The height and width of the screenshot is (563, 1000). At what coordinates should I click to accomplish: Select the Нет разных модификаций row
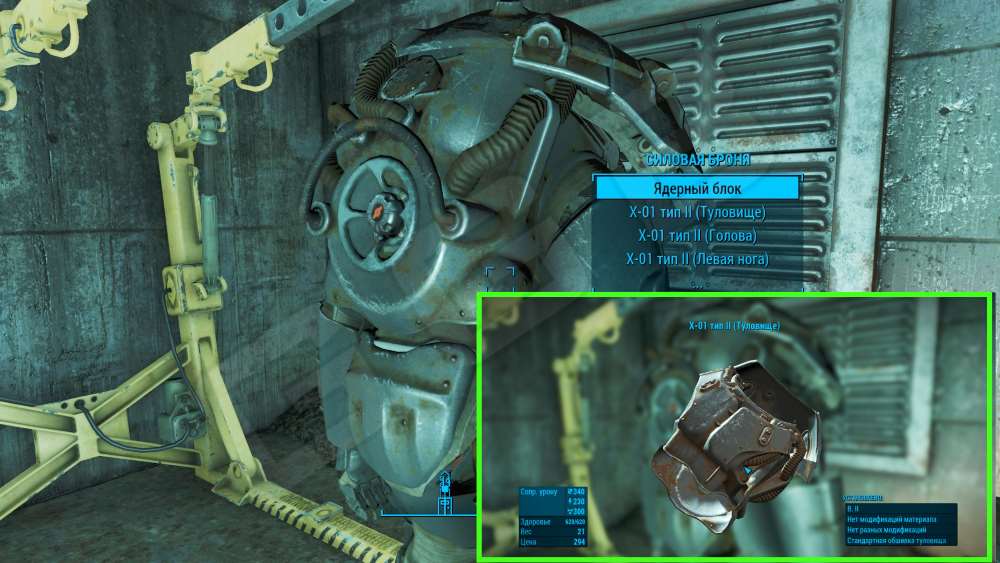900,531
